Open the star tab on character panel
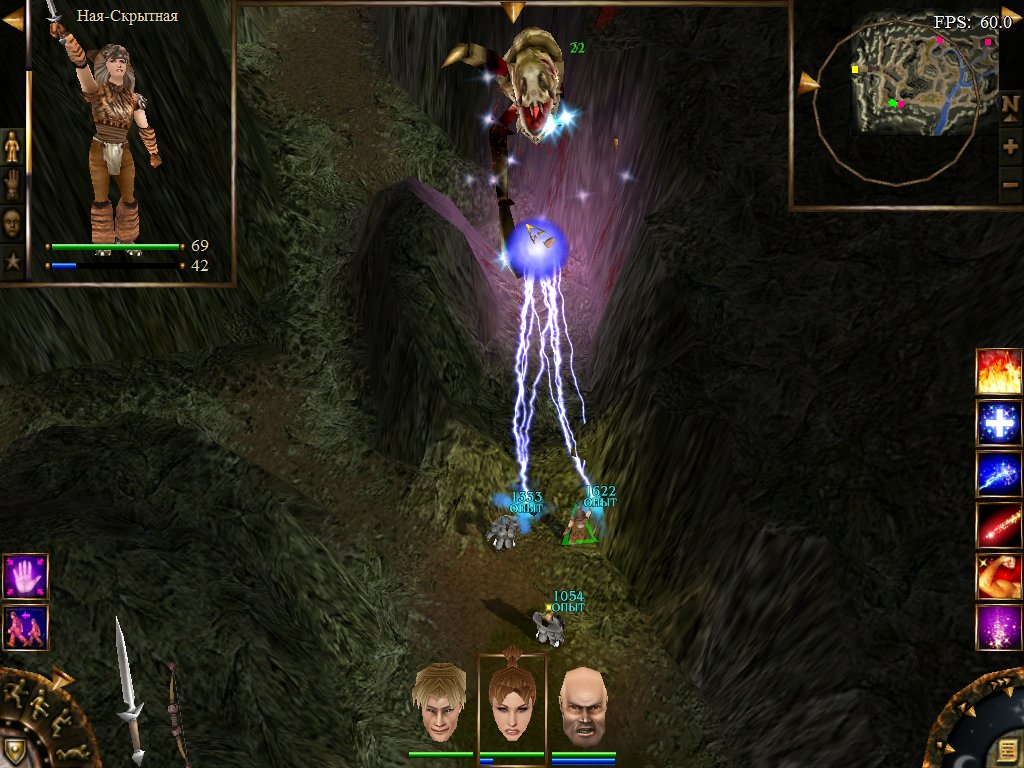Screen dimensions: 1024x768 point(12,262)
